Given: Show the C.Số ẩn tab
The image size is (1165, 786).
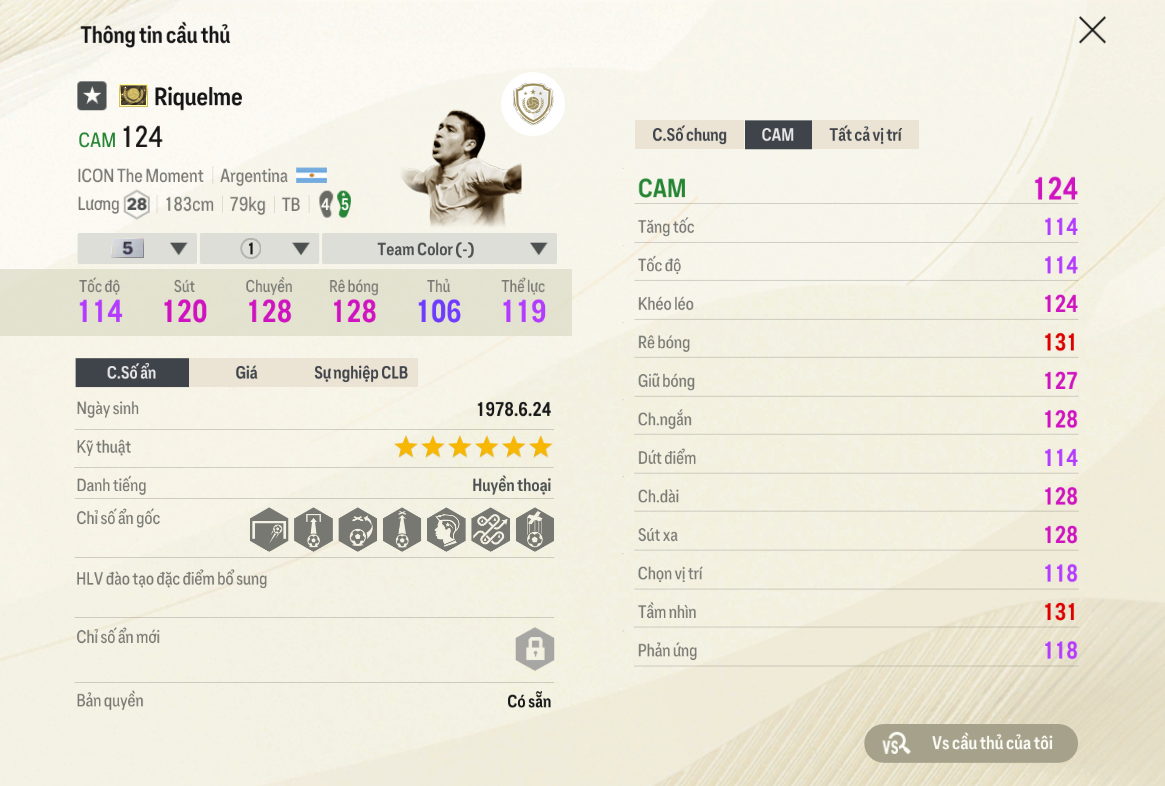Looking at the screenshot, I should coord(132,373).
